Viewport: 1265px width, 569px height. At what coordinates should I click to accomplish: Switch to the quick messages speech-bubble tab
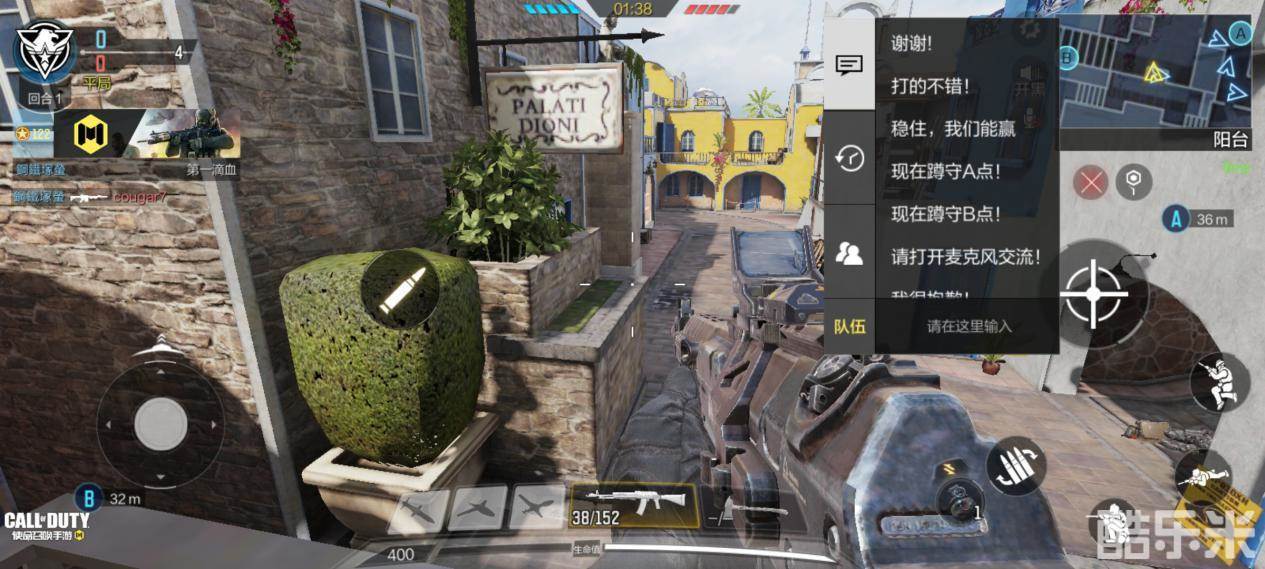click(849, 66)
